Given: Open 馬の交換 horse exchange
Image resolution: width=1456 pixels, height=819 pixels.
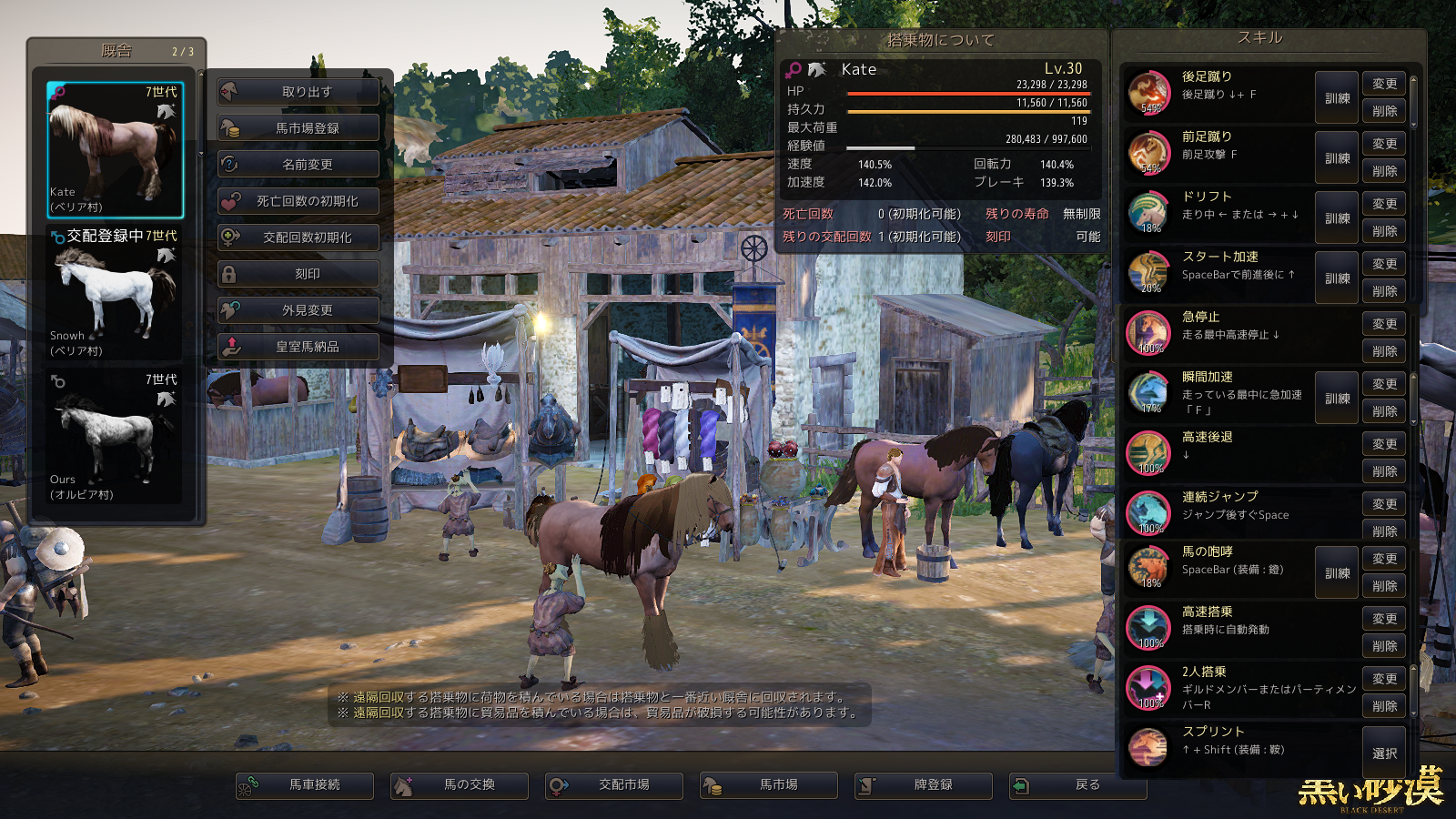Looking at the screenshot, I should 460,784.
